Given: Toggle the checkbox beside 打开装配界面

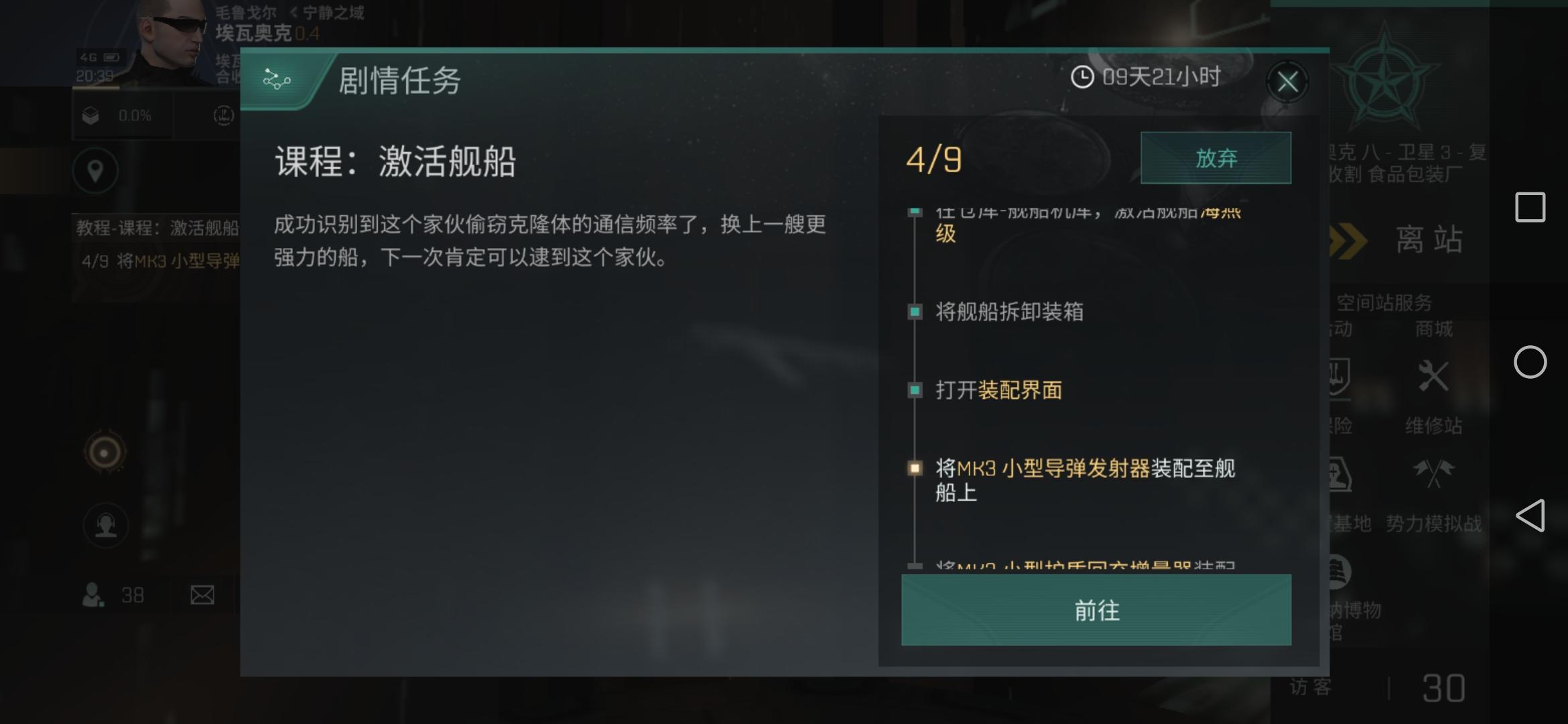Looking at the screenshot, I should coord(915,389).
